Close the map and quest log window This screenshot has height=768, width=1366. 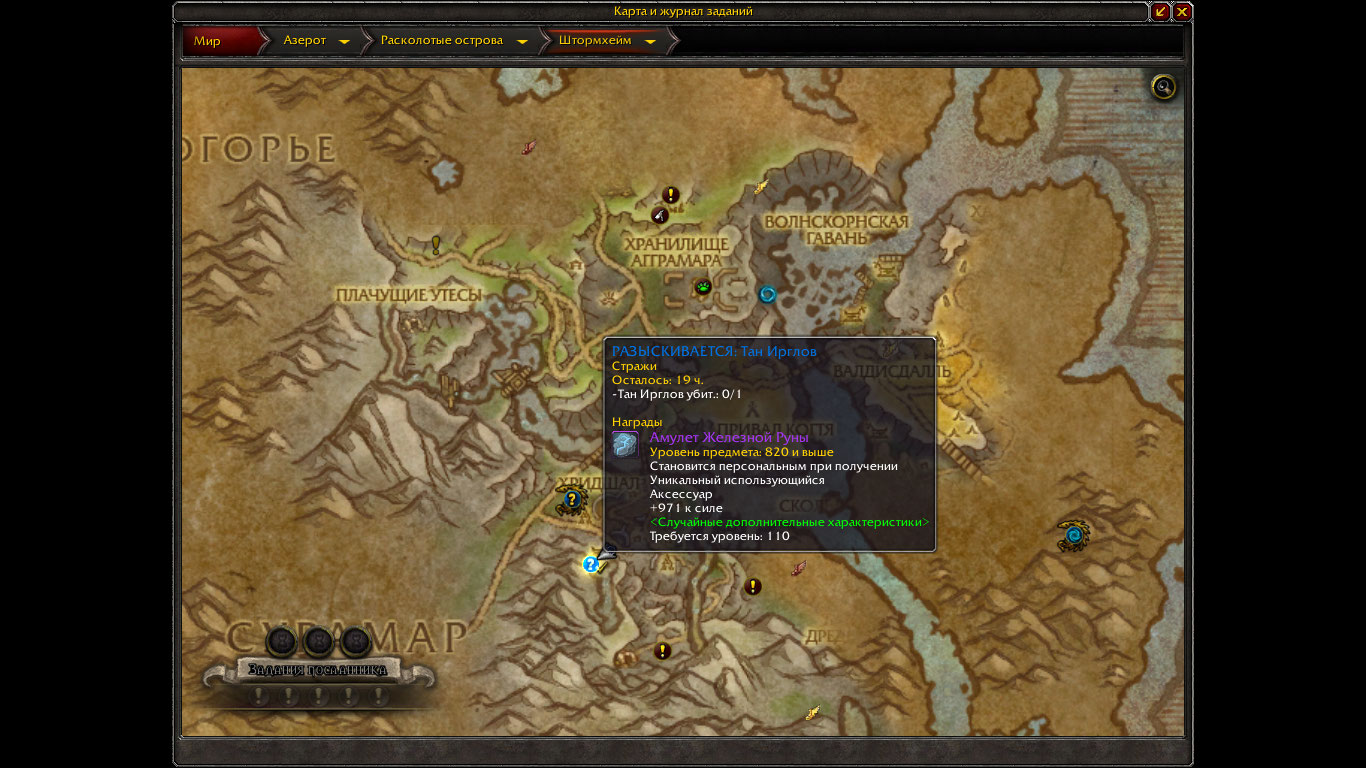(x=1182, y=12)
